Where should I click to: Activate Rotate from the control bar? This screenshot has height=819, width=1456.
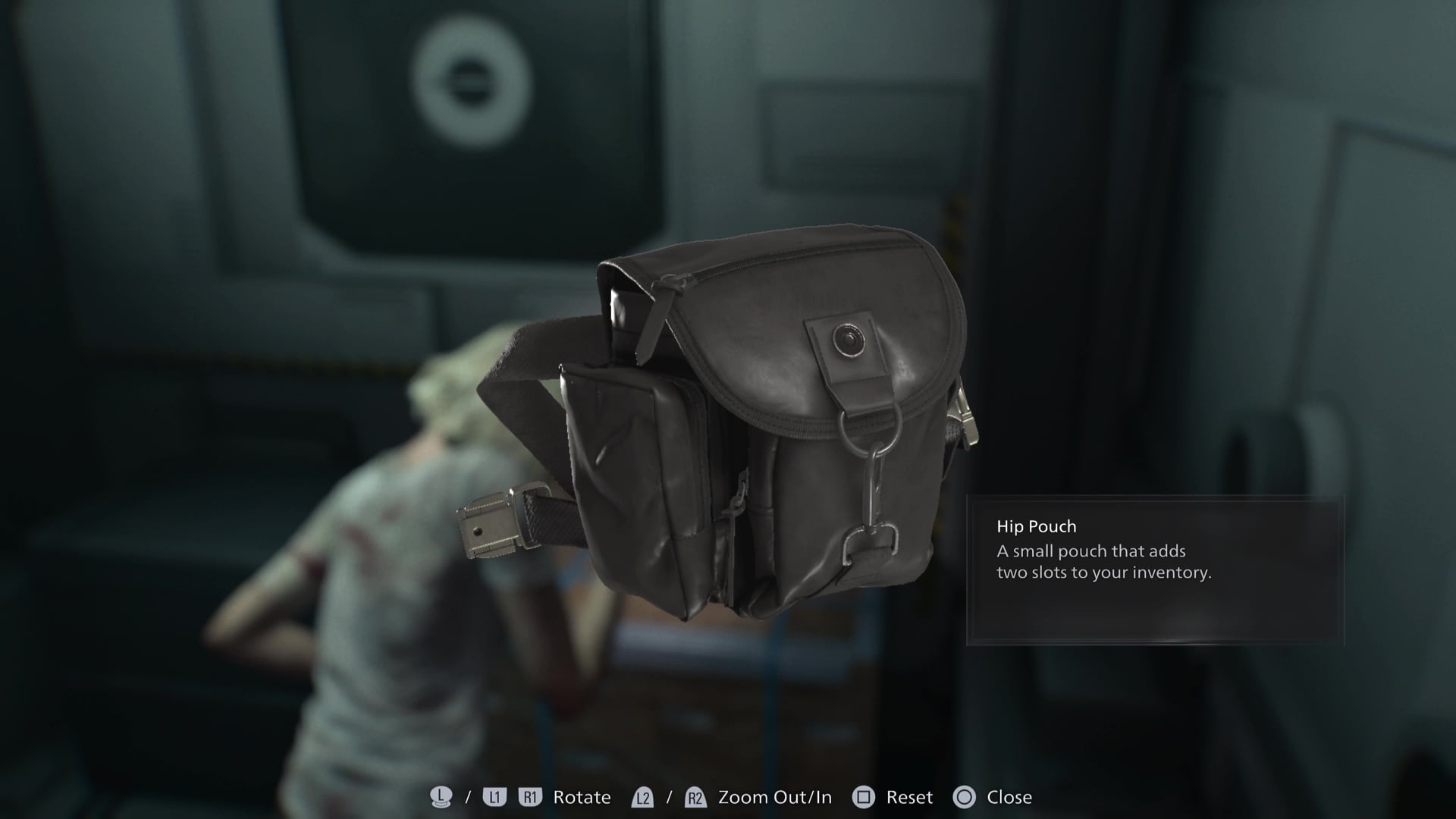point(582,797)
